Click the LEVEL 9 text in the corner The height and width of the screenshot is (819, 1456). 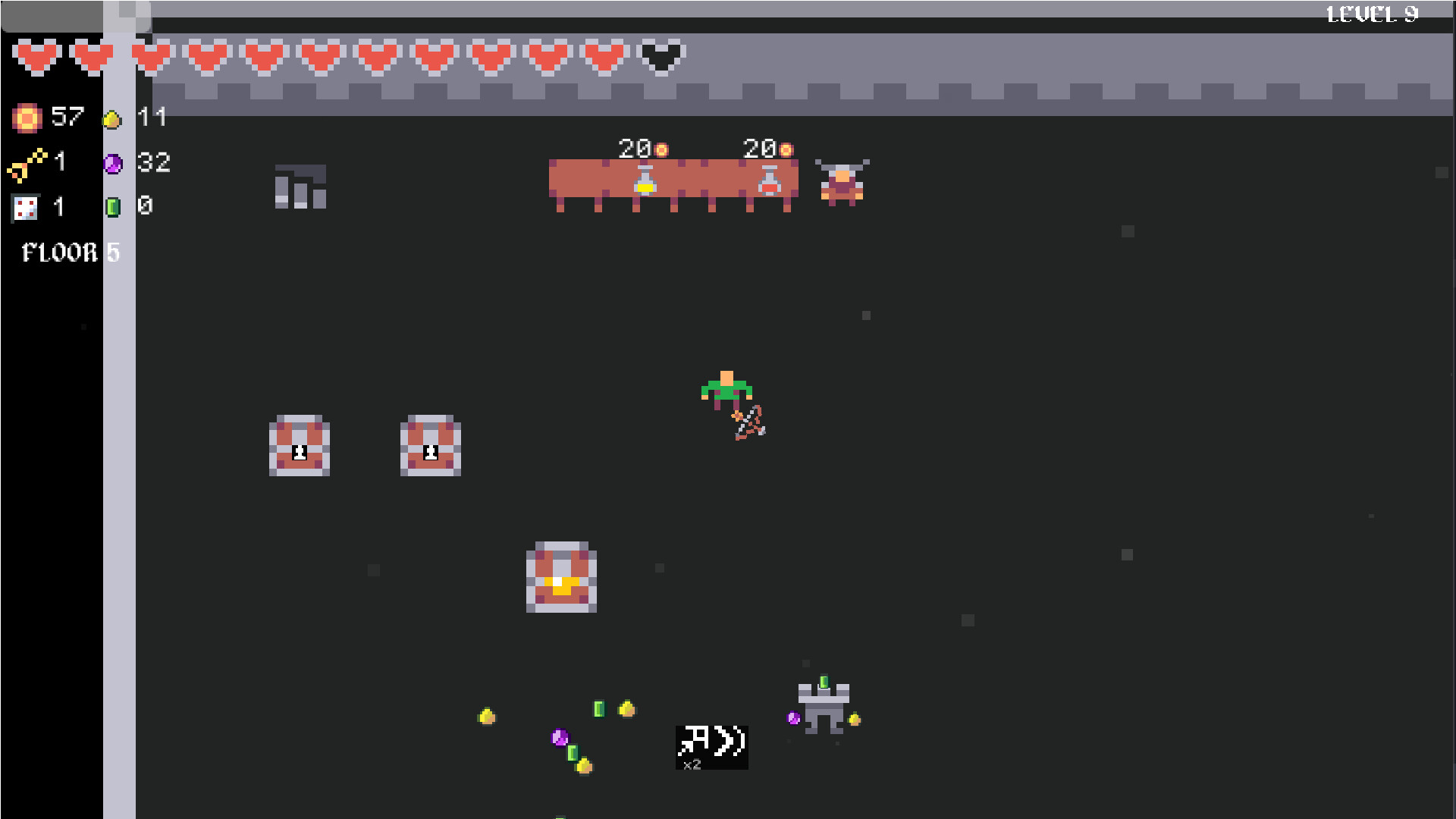[1371, 13]
